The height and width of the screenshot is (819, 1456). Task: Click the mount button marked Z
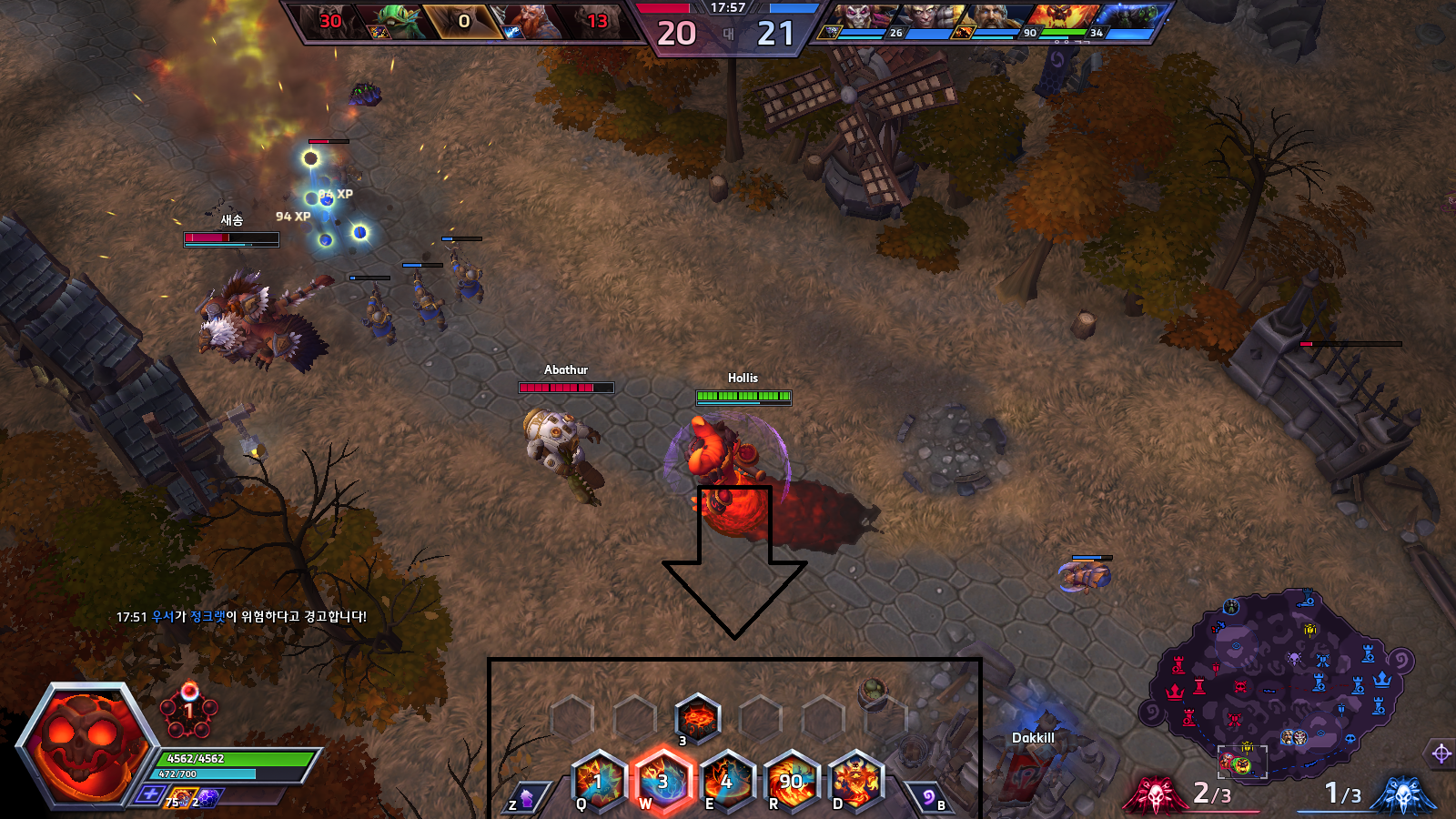(x=527, y=798)
